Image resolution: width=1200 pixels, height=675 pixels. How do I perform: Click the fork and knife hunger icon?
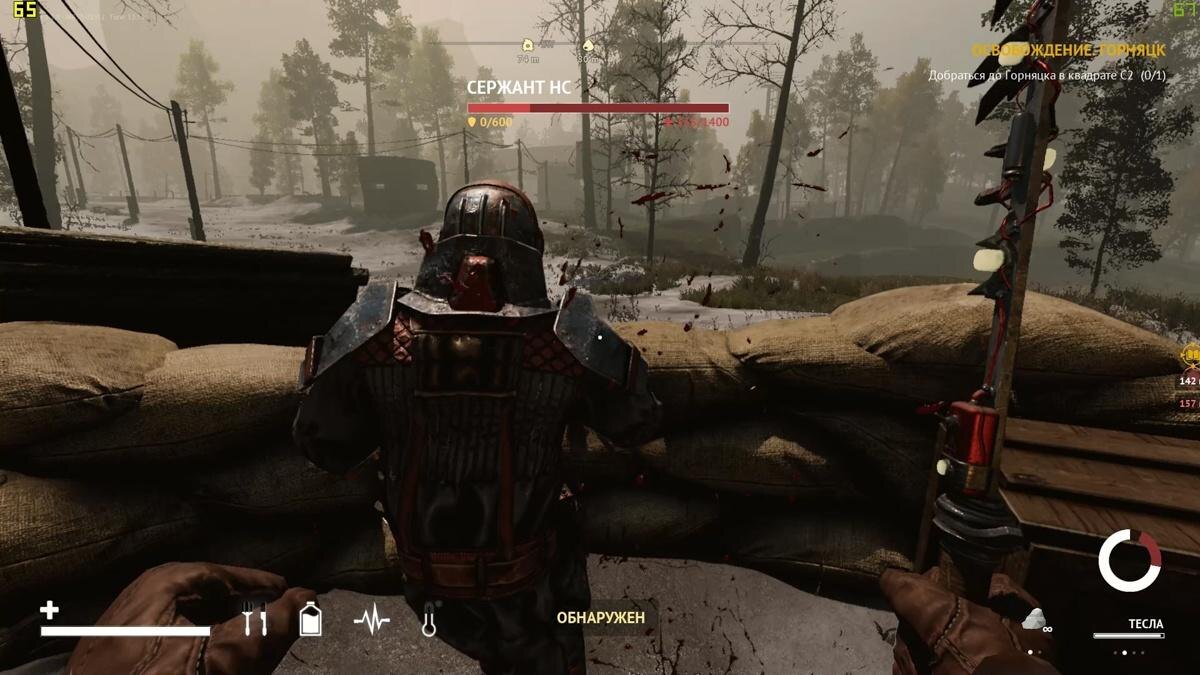pos(255,620)
